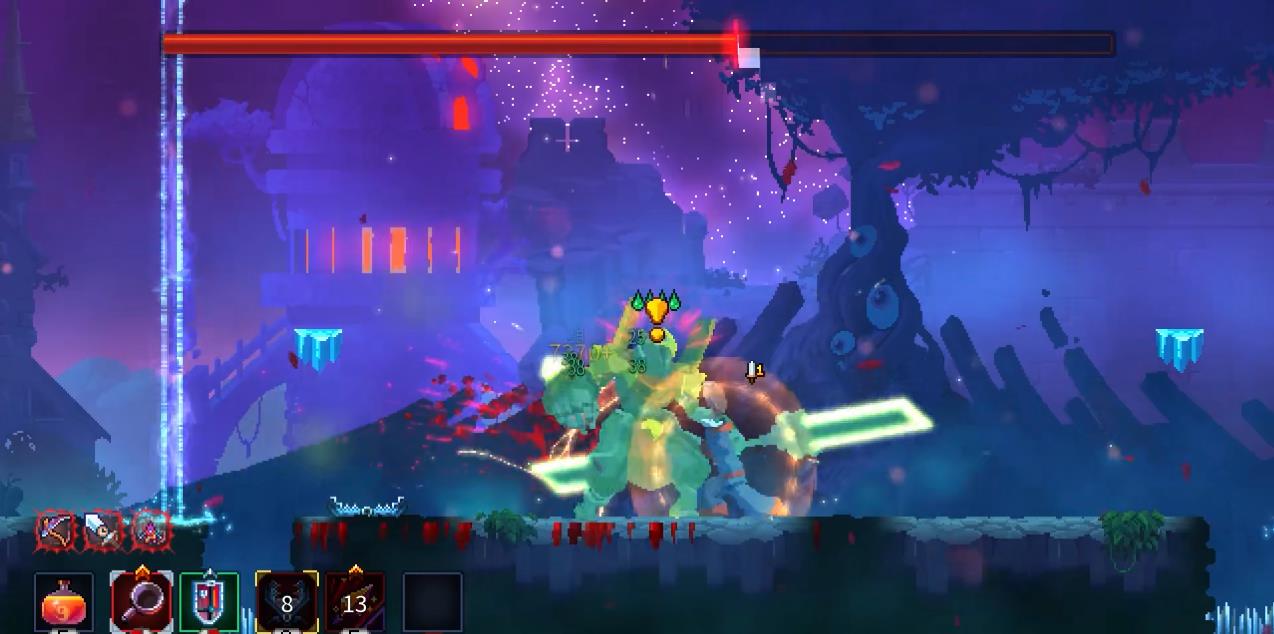Activate the skill on cooldown showing 13
This screenshot has width=1274, height=634.
[x=355, y=603]
